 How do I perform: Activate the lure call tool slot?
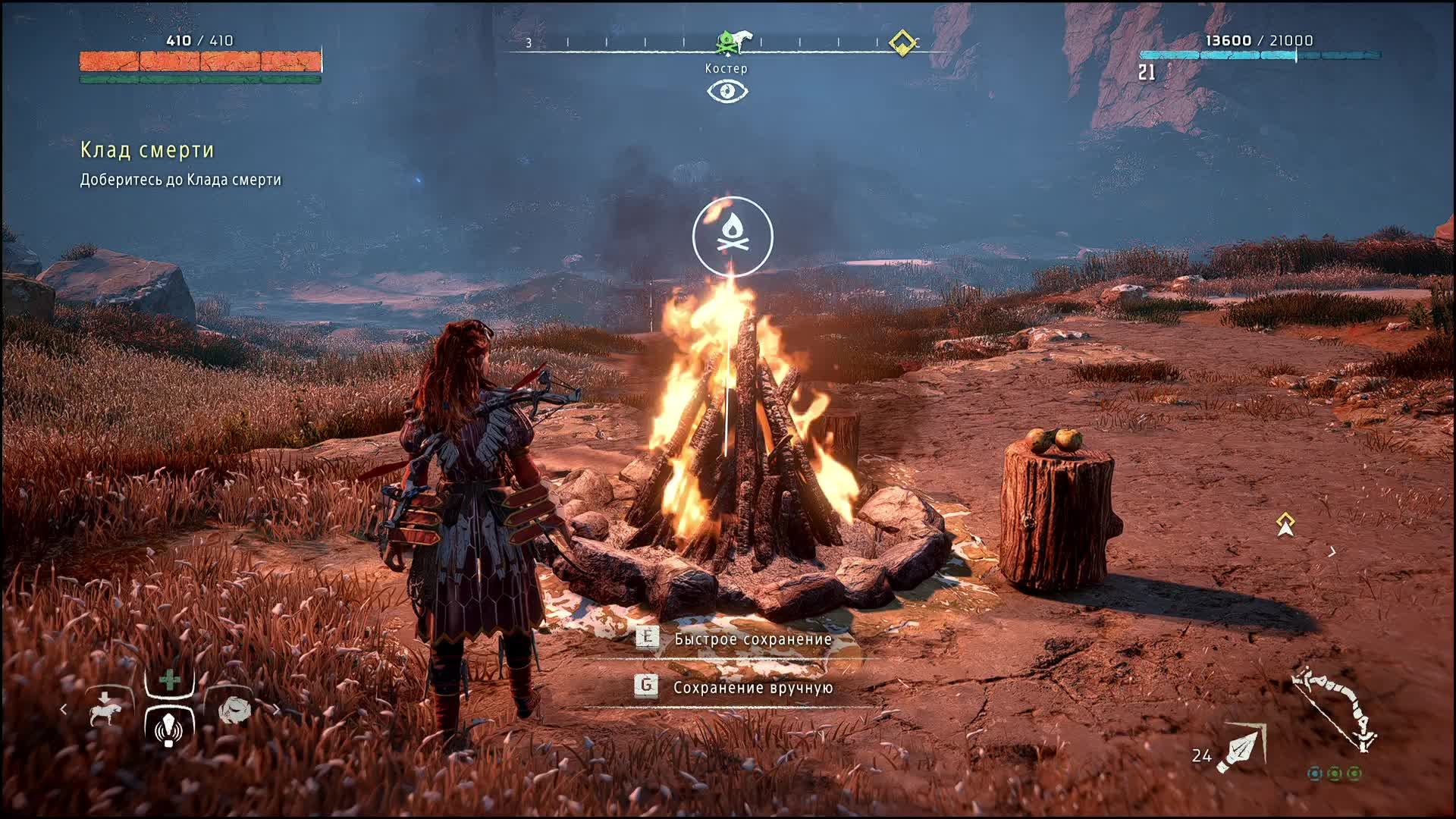[169, 726]
